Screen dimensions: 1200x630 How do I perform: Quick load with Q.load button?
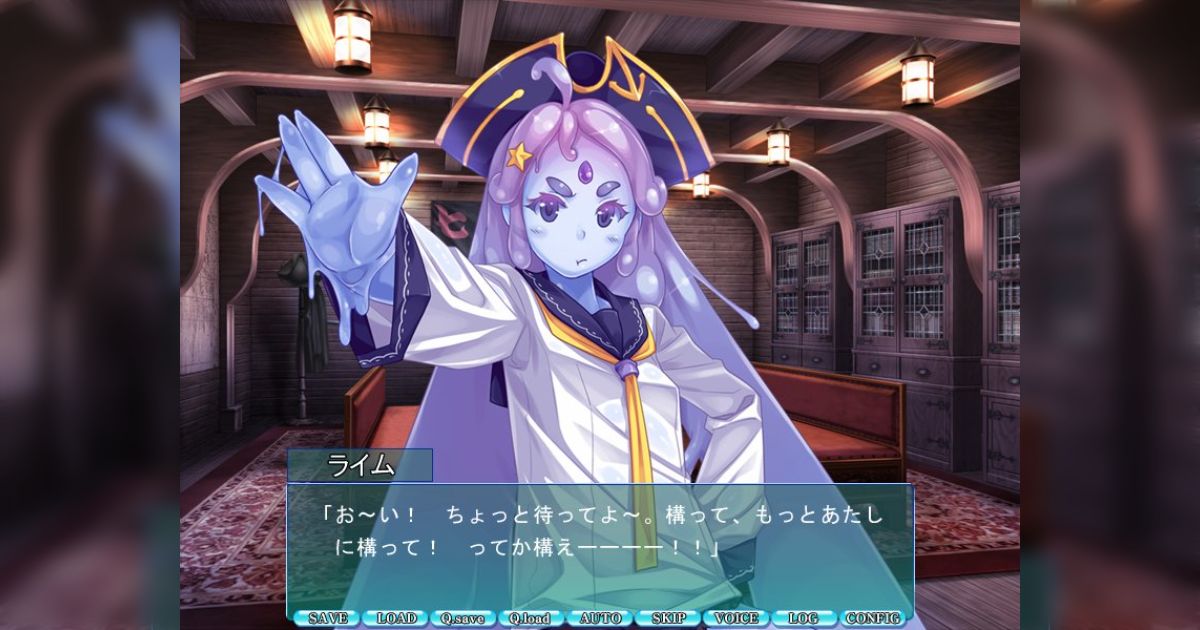[x=531, y=618]
